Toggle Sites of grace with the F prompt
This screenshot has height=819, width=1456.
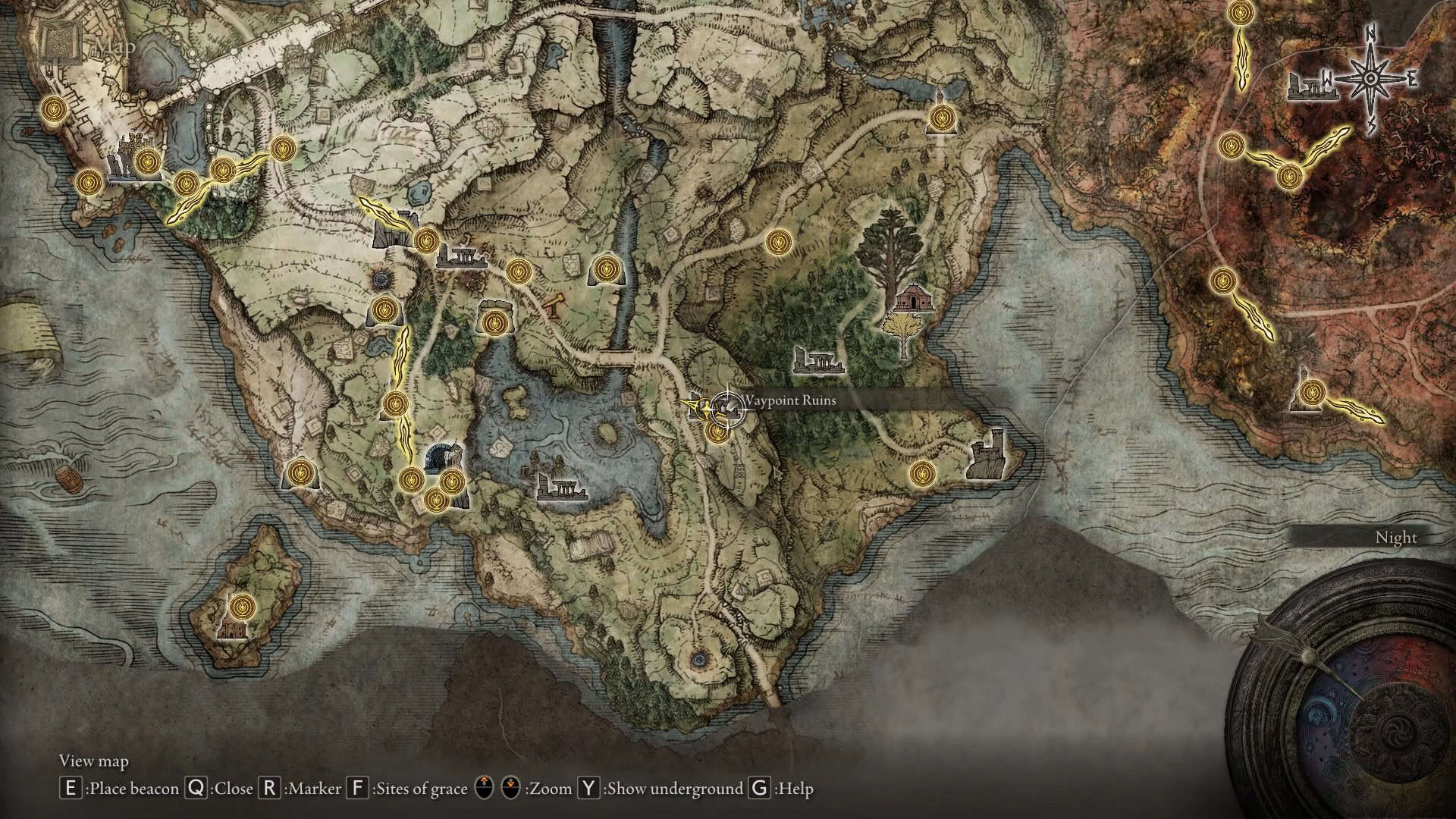click(356, 789)
